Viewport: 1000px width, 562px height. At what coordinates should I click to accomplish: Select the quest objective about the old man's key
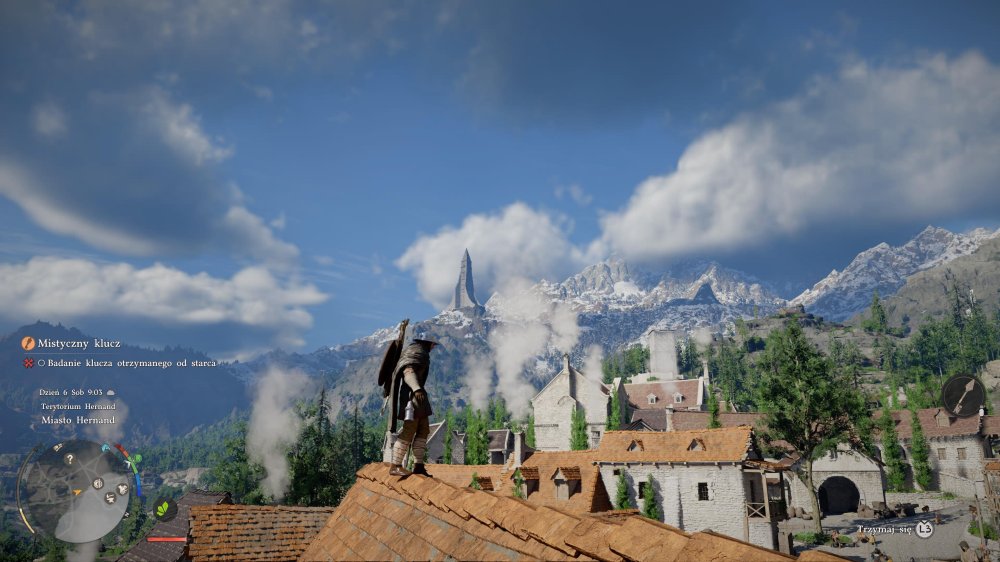pyautogui.click(x=126, y=363)
